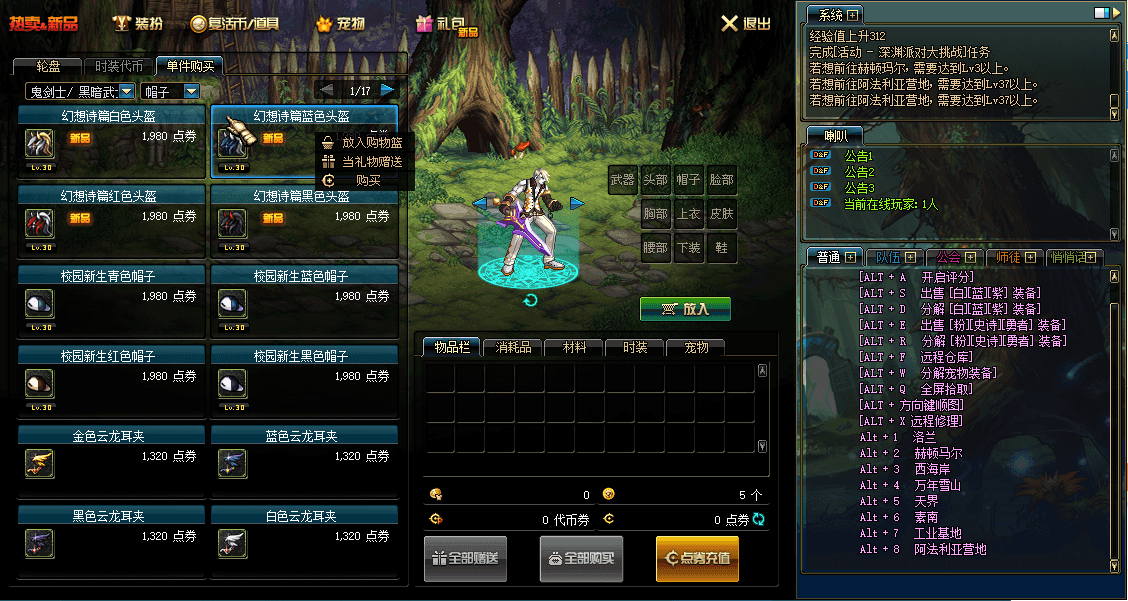1128x601 pixels.
Task: Switch to the 消耗品 inventory tab
Action: tap(514, 348)
